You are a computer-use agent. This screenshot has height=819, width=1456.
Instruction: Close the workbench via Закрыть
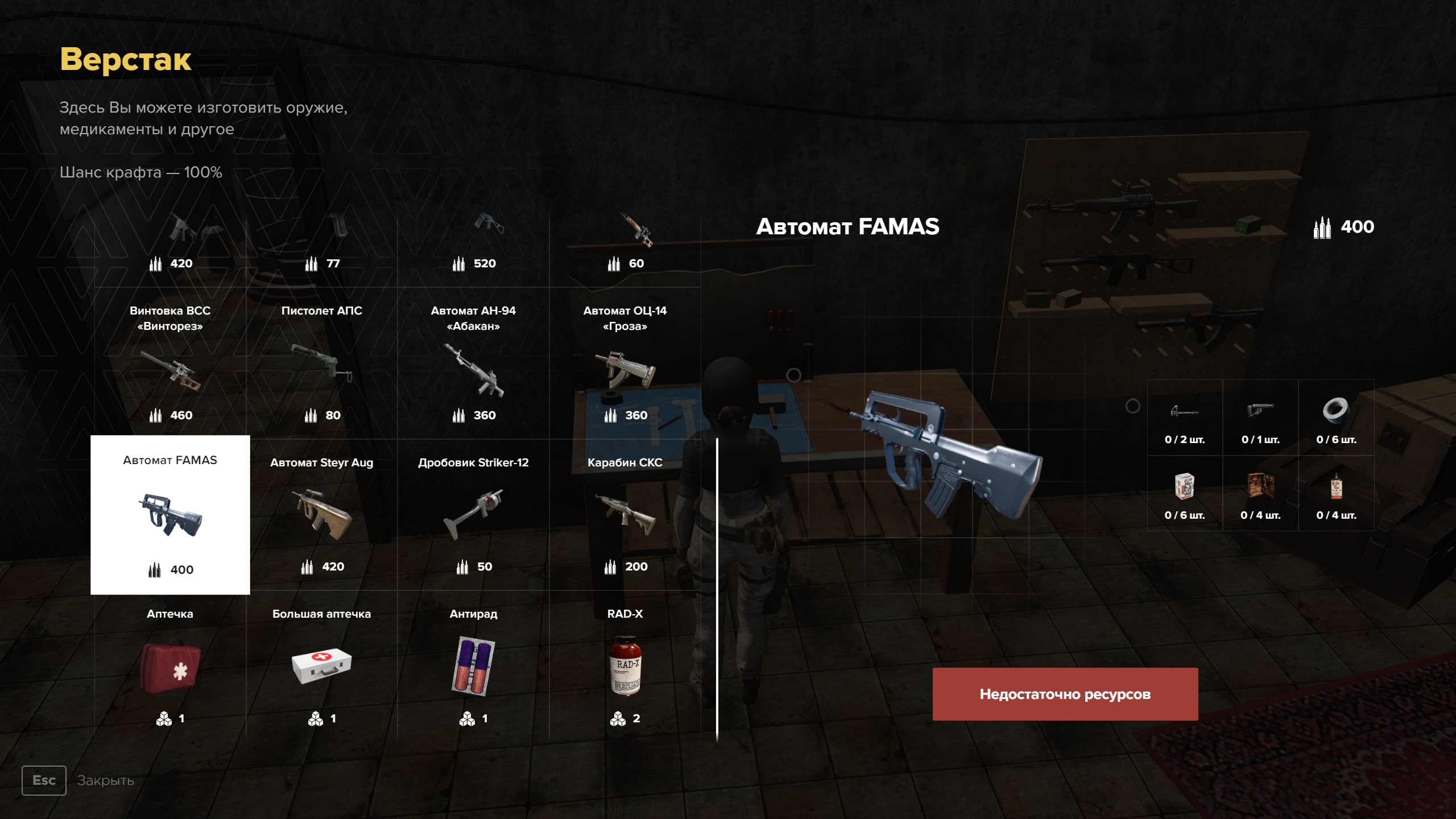(x=44, y=780)
